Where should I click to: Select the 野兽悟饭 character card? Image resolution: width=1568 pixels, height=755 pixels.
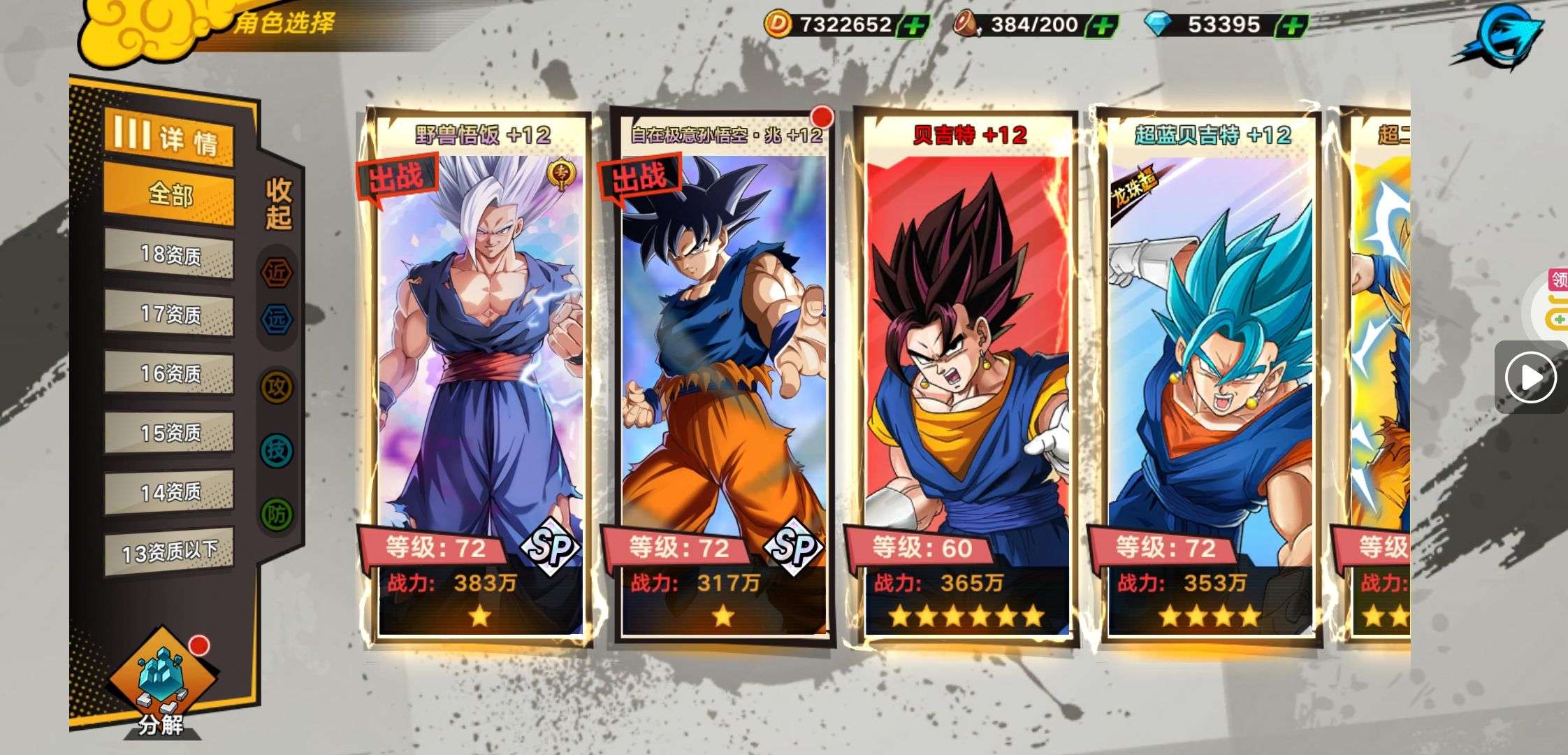(480, 377)
